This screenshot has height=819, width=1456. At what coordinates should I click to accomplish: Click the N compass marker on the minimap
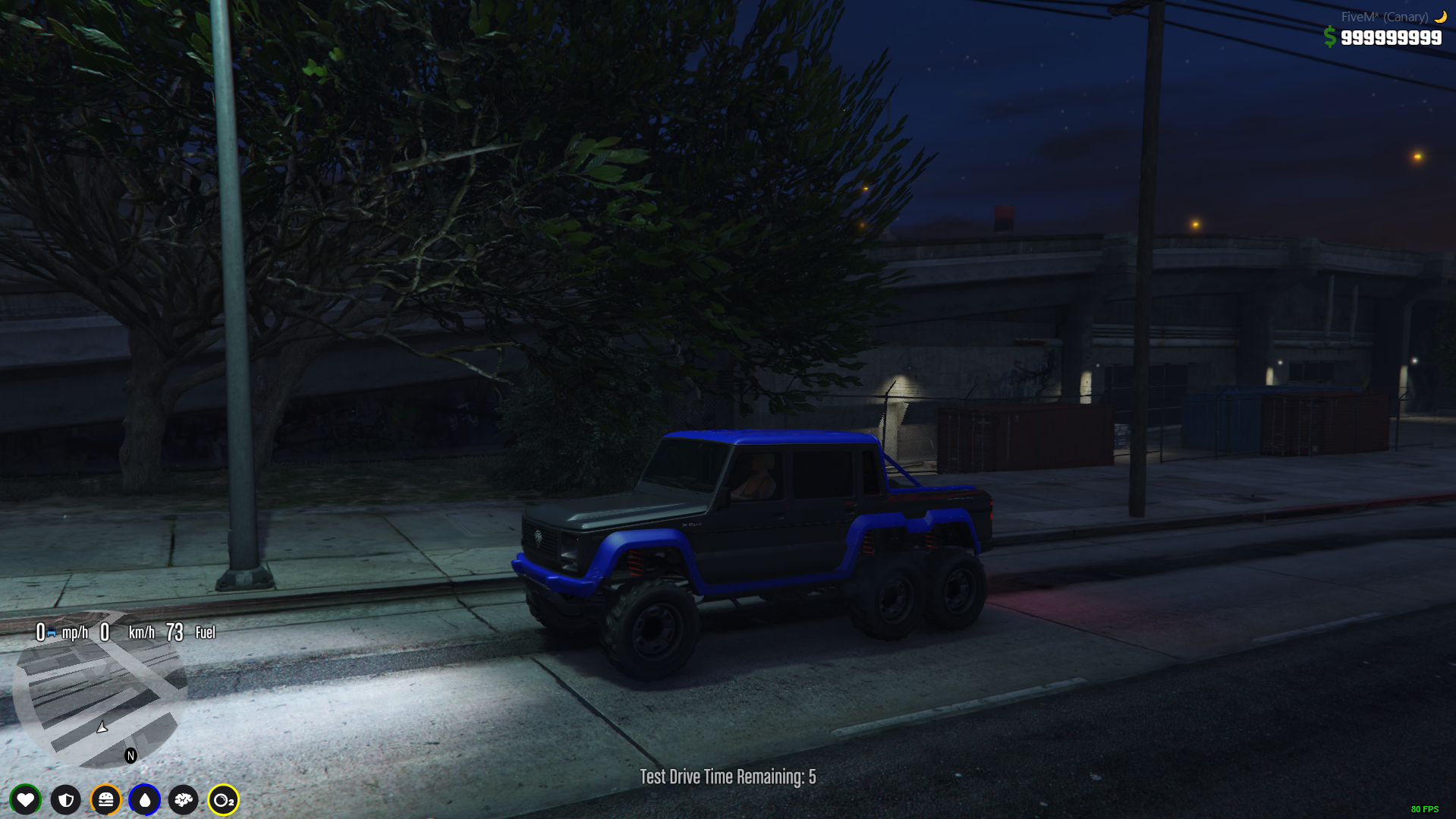click(130, 754)
